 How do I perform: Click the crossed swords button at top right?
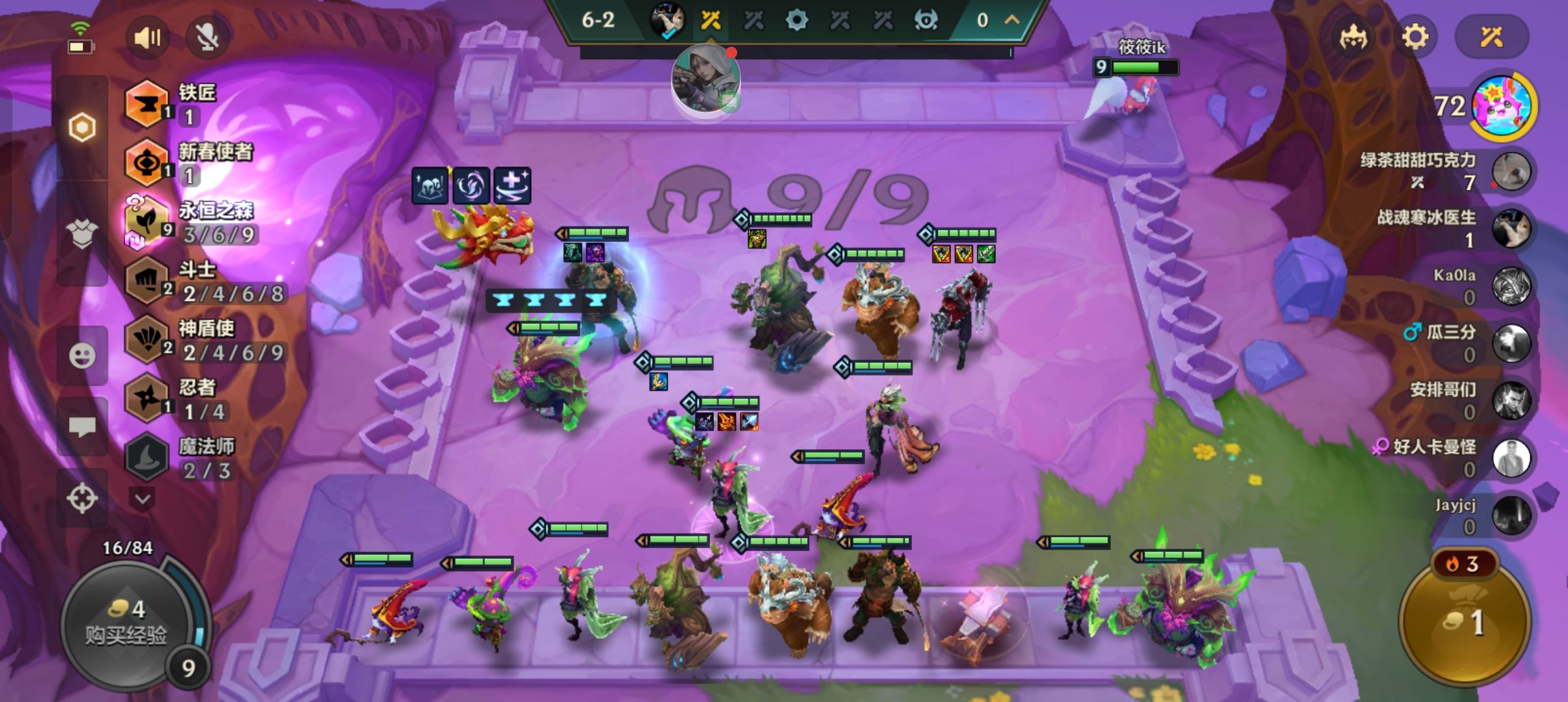(1491, 37)
